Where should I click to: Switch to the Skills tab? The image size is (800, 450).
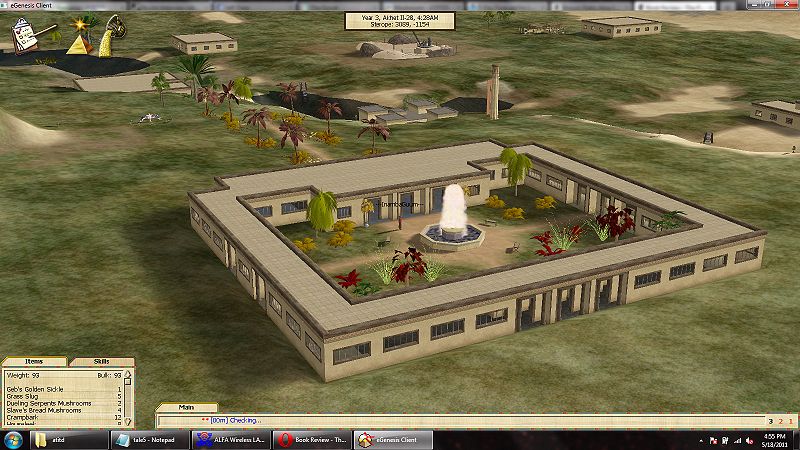point(101,361)
